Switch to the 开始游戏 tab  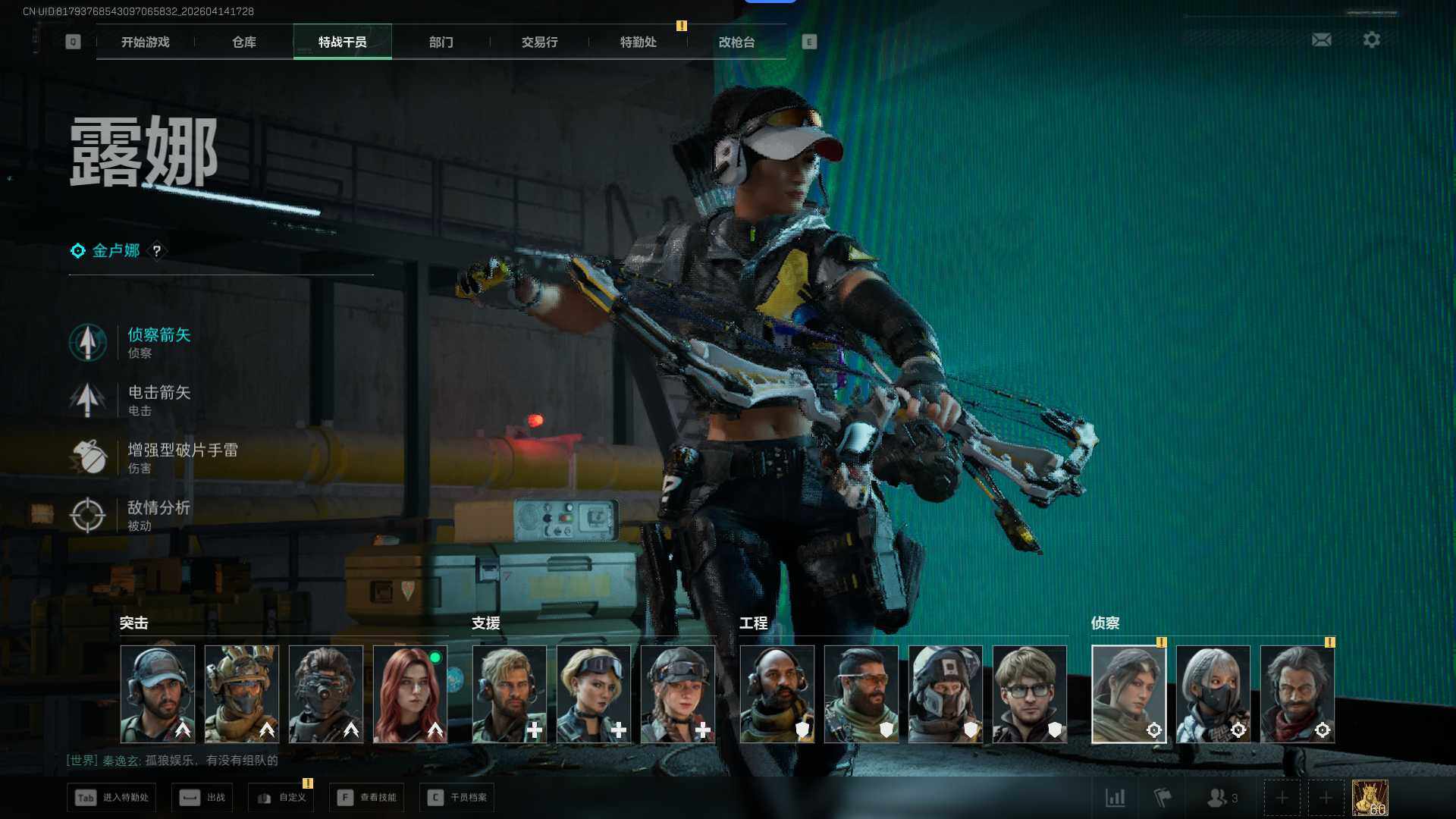point(146,42)
